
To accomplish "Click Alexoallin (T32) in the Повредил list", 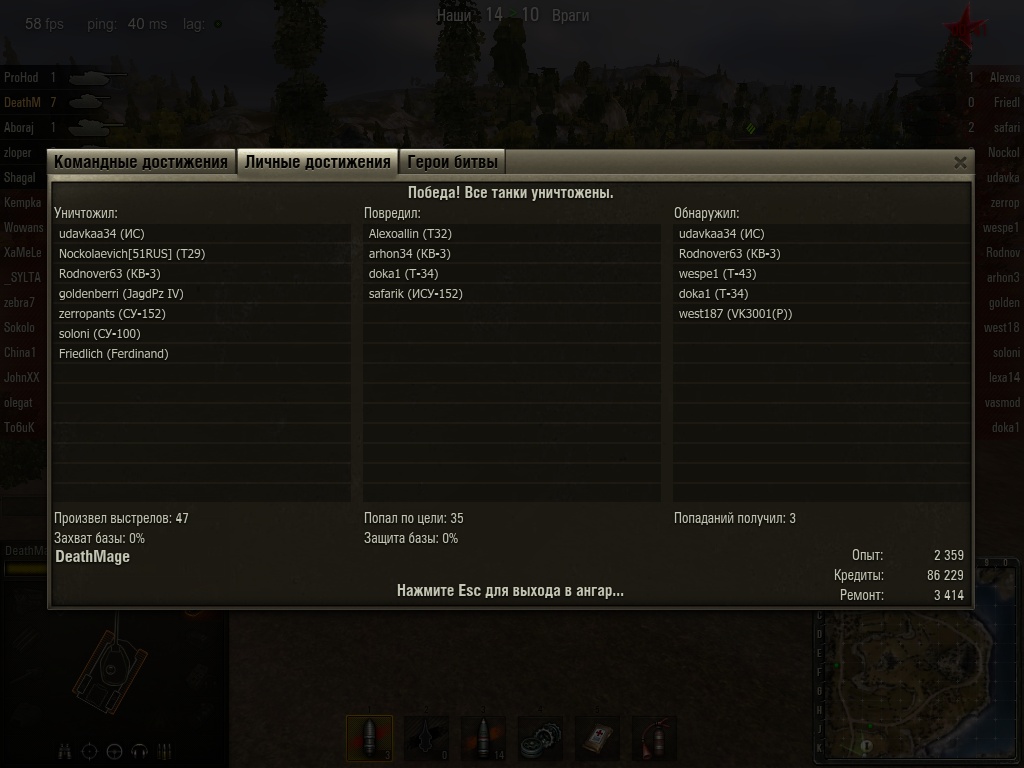I will [410, 234].
